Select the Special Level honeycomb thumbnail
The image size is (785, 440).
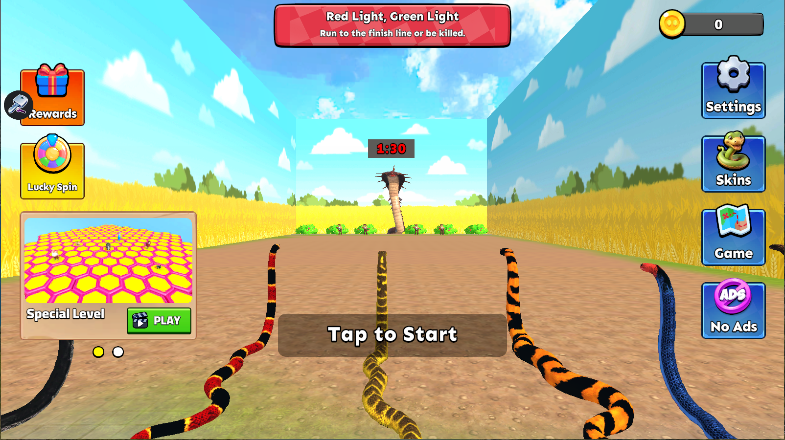coord(108,260)
